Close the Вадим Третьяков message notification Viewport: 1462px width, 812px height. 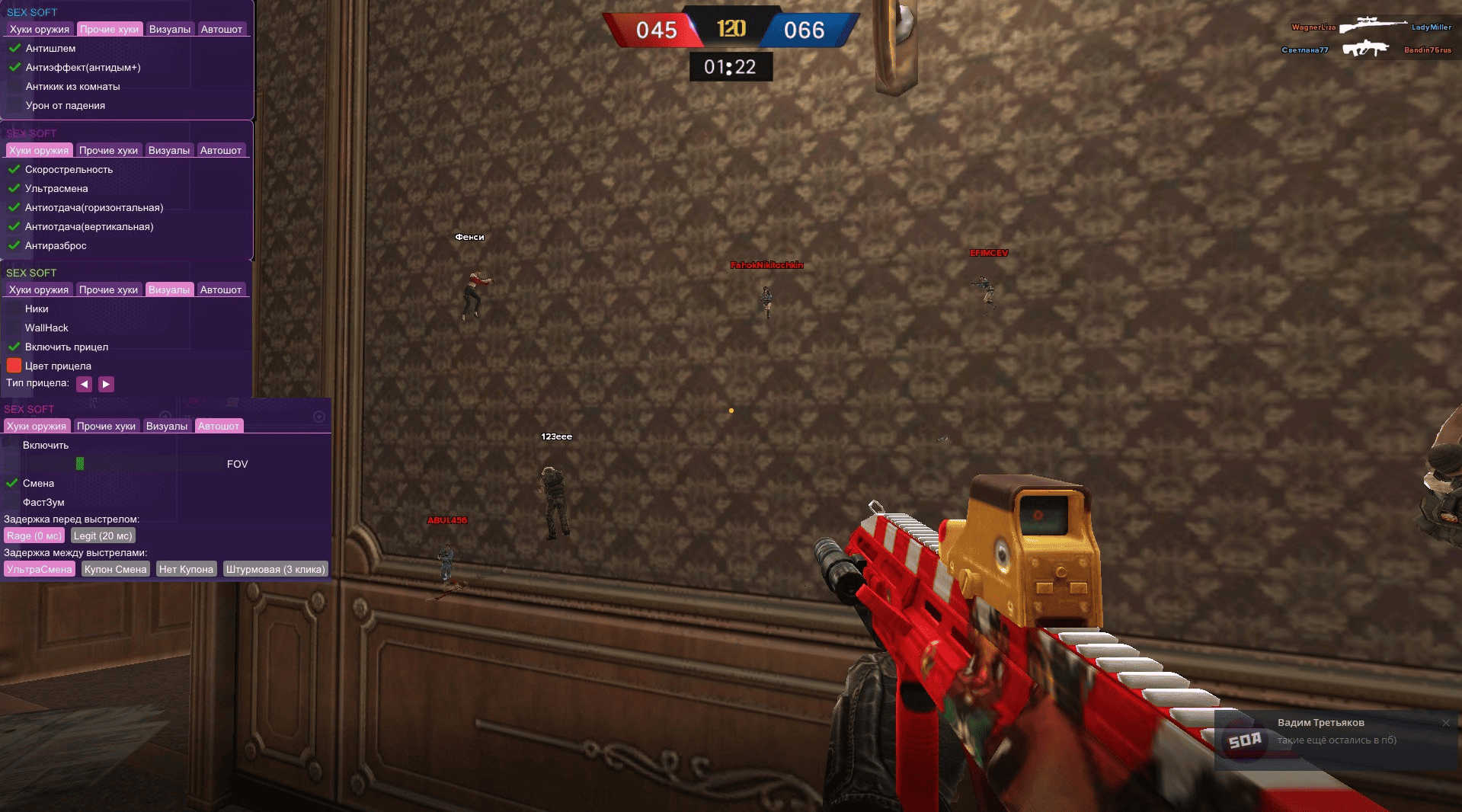click(x=1445, y=723)
